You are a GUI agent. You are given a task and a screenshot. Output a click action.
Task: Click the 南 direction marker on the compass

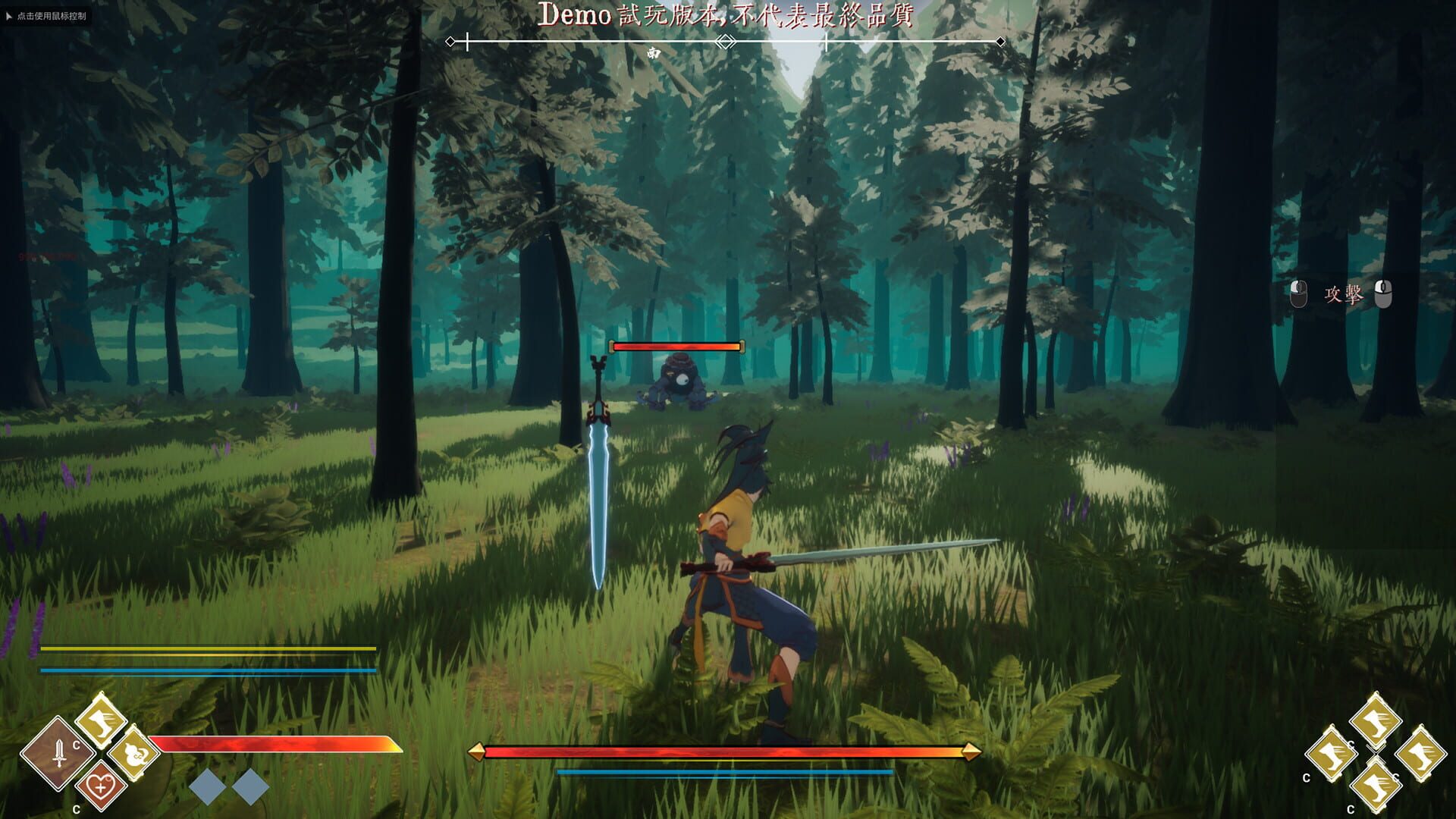point(654,53)
